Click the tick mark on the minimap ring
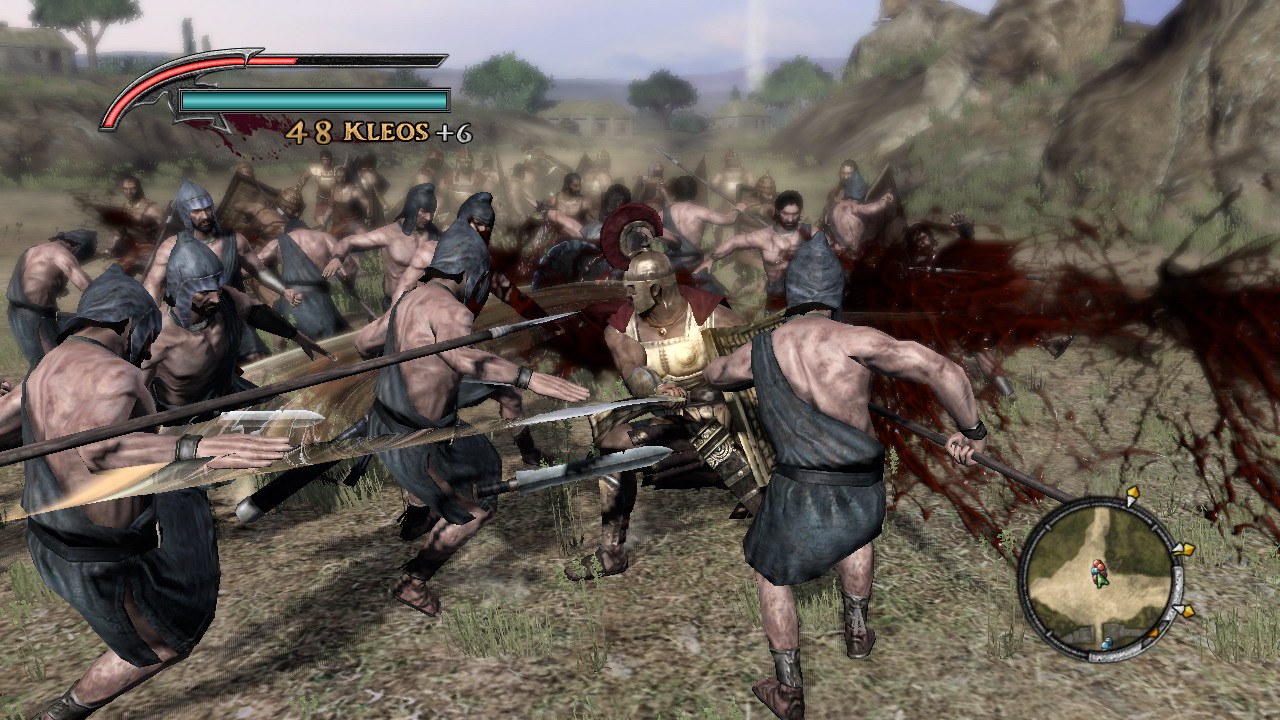Screen dimensions: 1280x720 tap(1048, 528)
